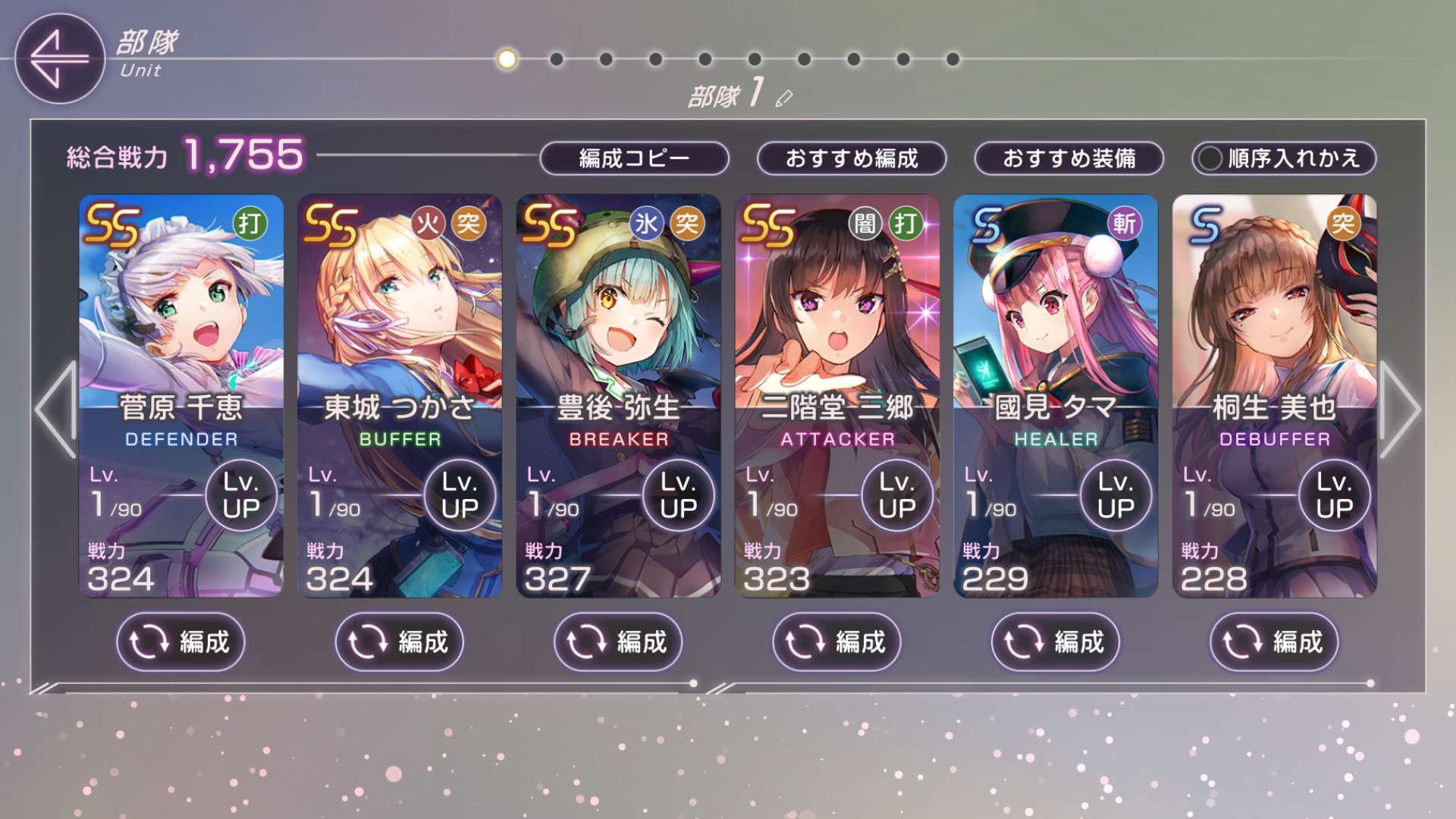Swap the DEFENDER slot with 編成
The height and width of the screenshot is (819, 1456).
click(x=181, y=642)
